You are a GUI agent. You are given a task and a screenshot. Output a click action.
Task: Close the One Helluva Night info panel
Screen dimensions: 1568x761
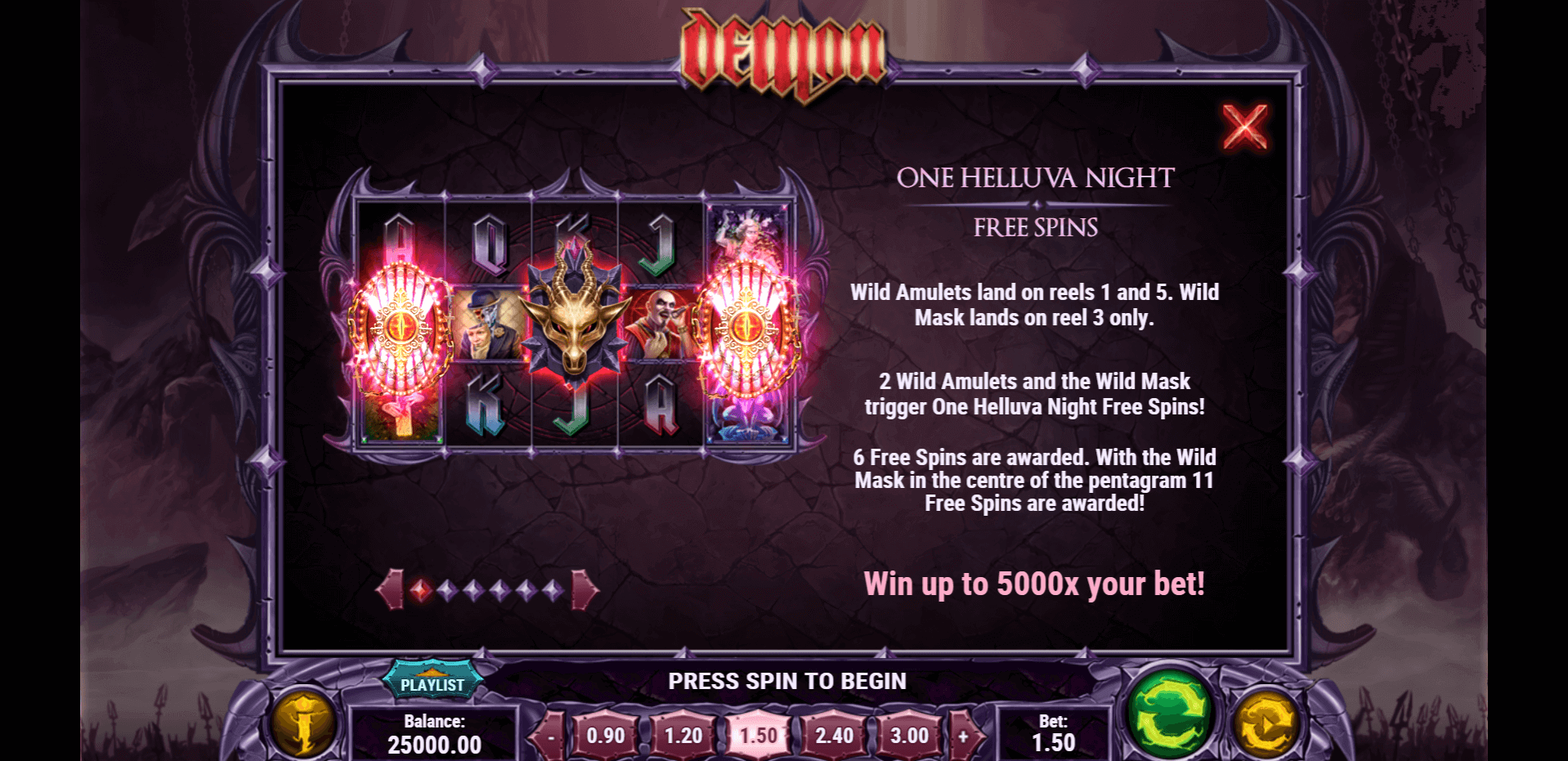[1244, 127]
